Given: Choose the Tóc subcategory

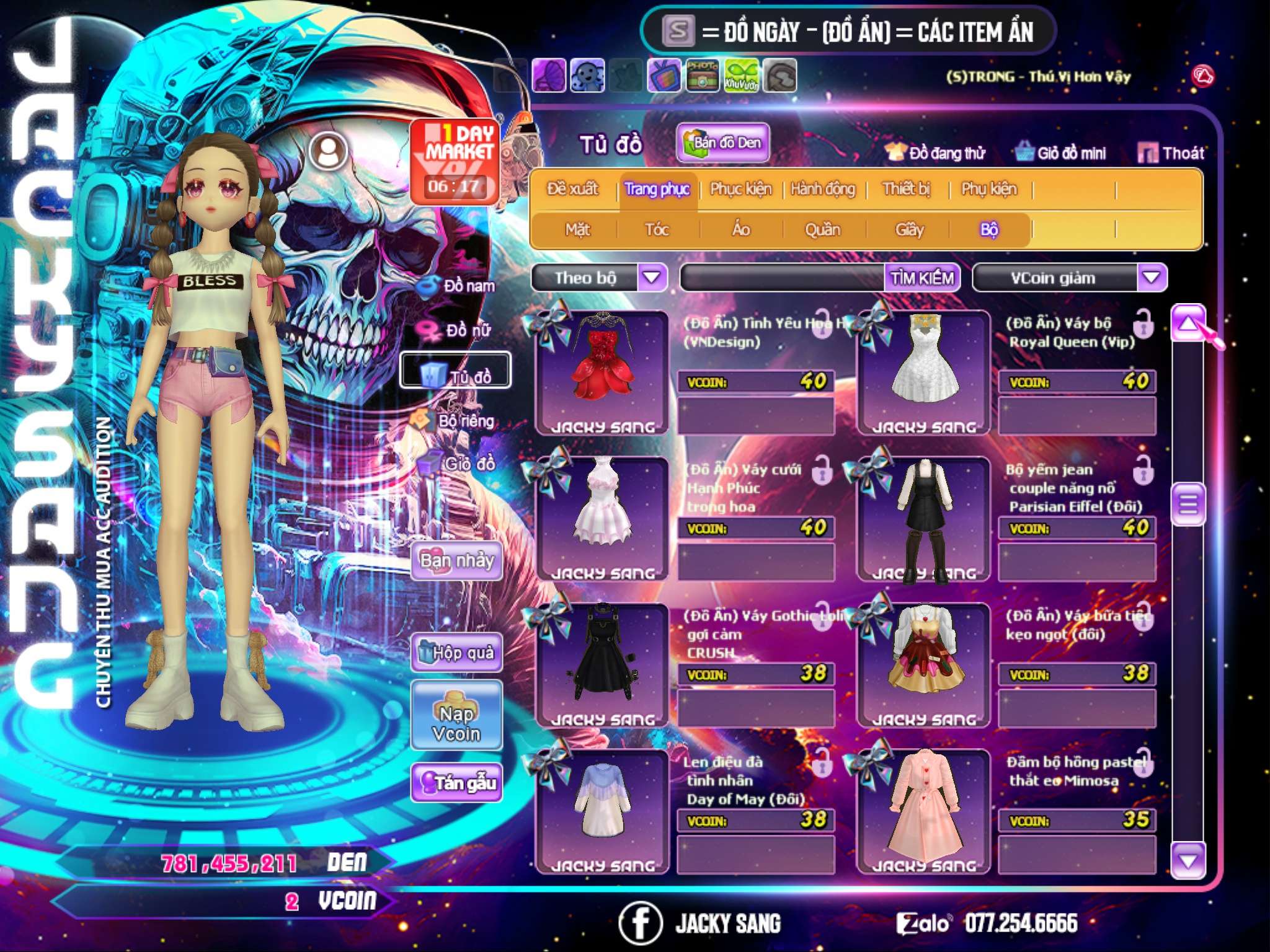Looking at the screenshot, I should click(x=657, y=230).
